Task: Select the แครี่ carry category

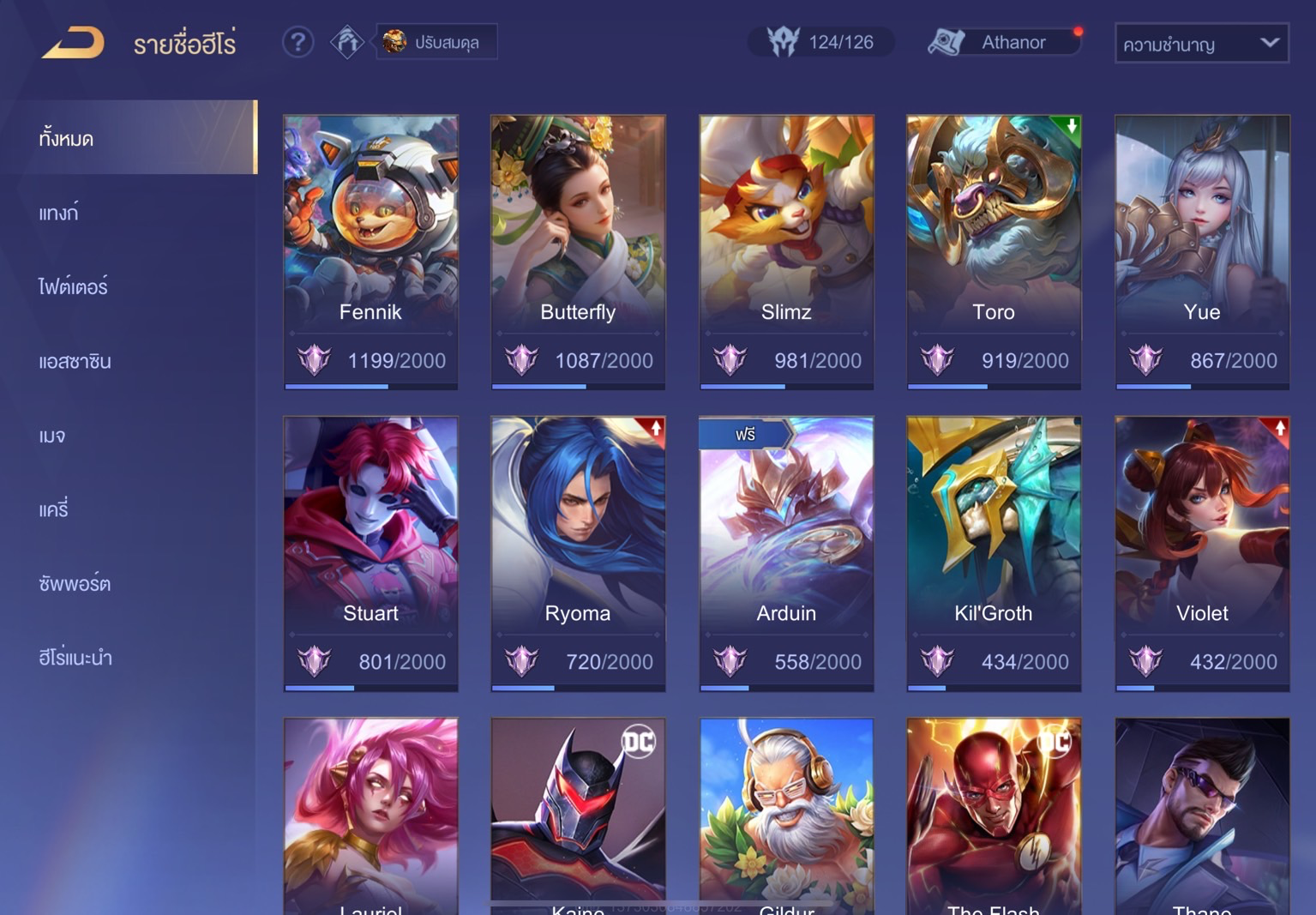Action: click(53, 509)
